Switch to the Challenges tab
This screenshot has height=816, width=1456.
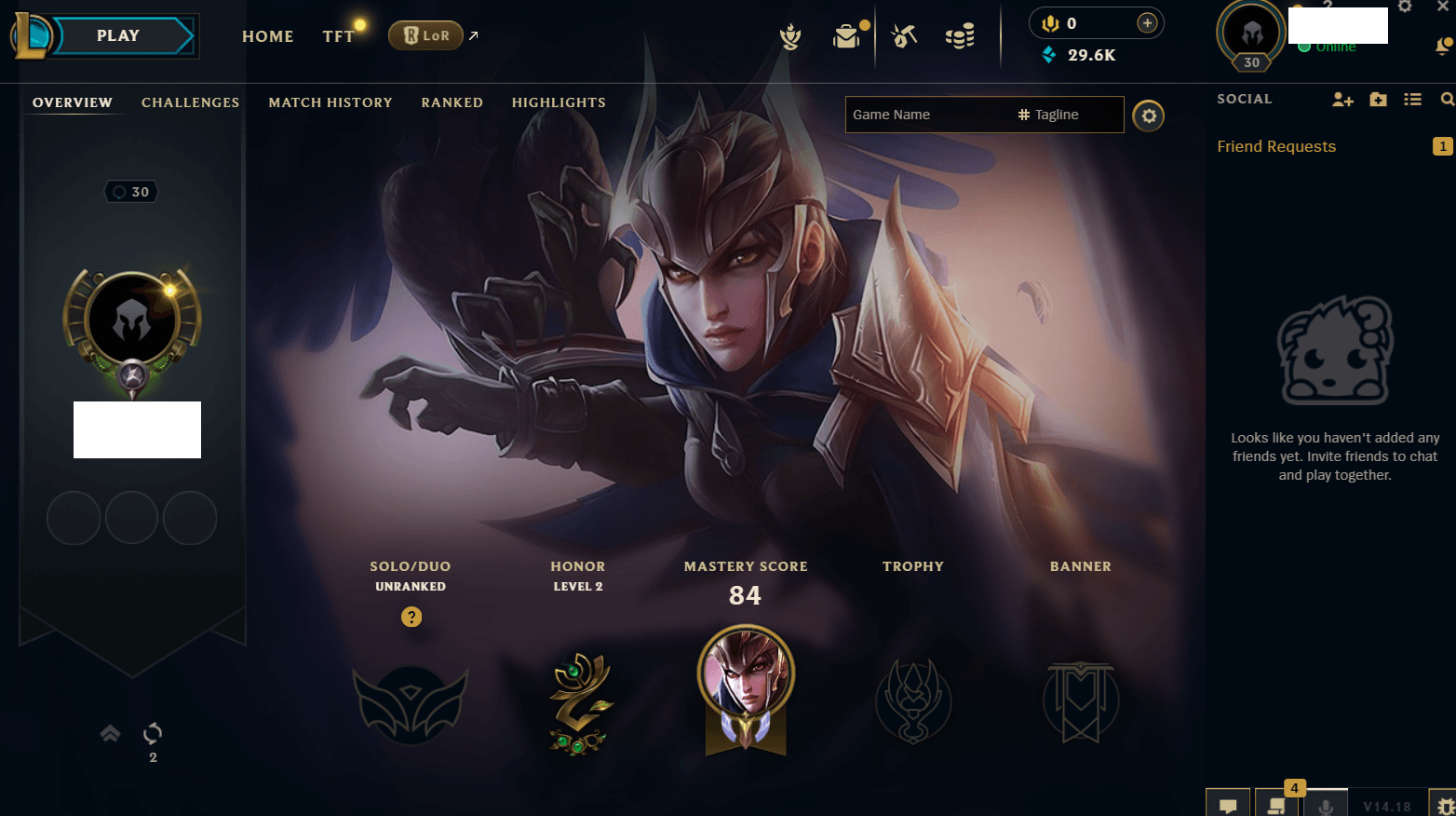tap(190, 102)
